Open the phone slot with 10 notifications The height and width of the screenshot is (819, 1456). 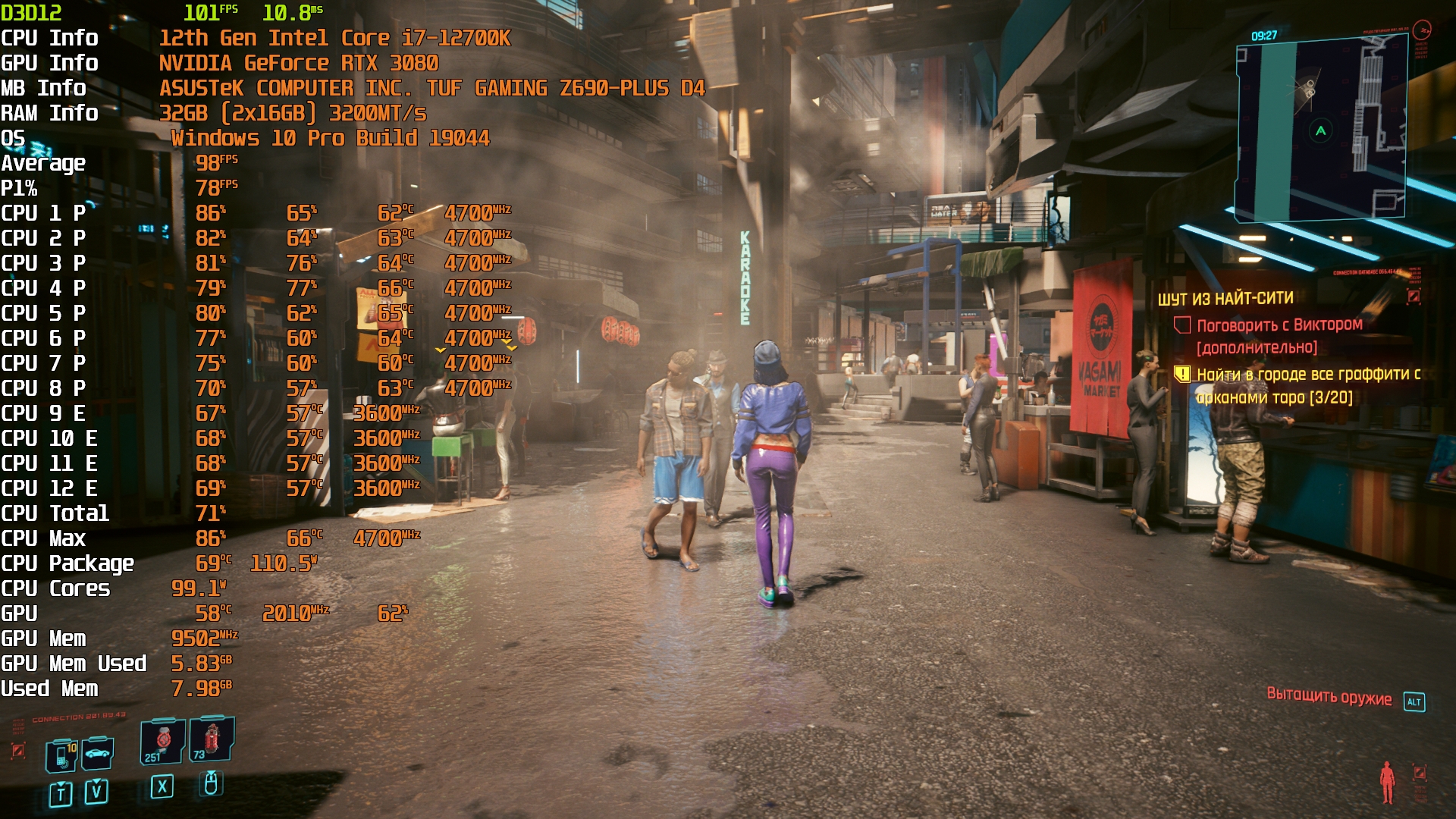pos(61,755)
